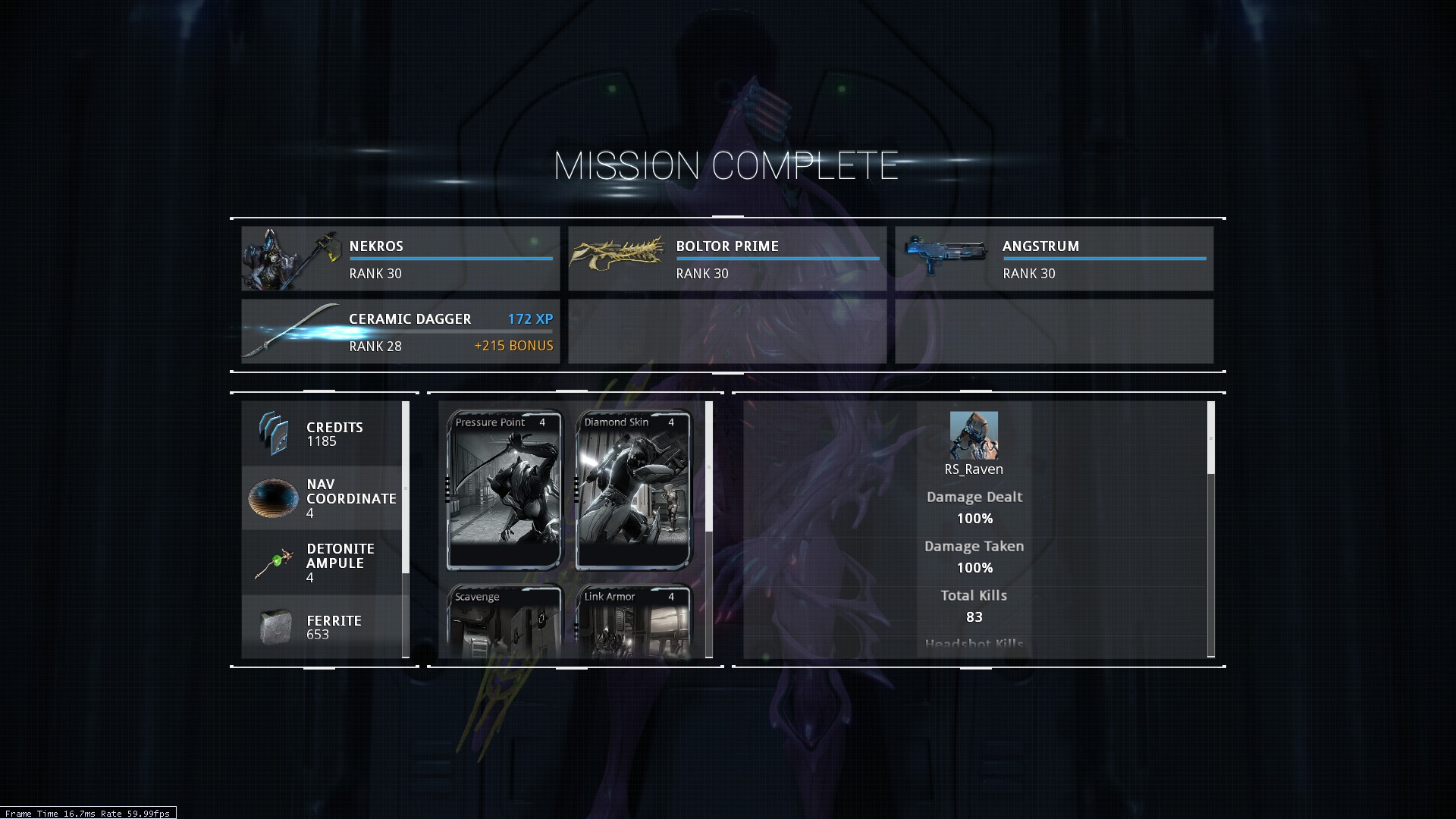
Task: Select the Boltor Prime weapon panel
Action: (x=726, y=259)
